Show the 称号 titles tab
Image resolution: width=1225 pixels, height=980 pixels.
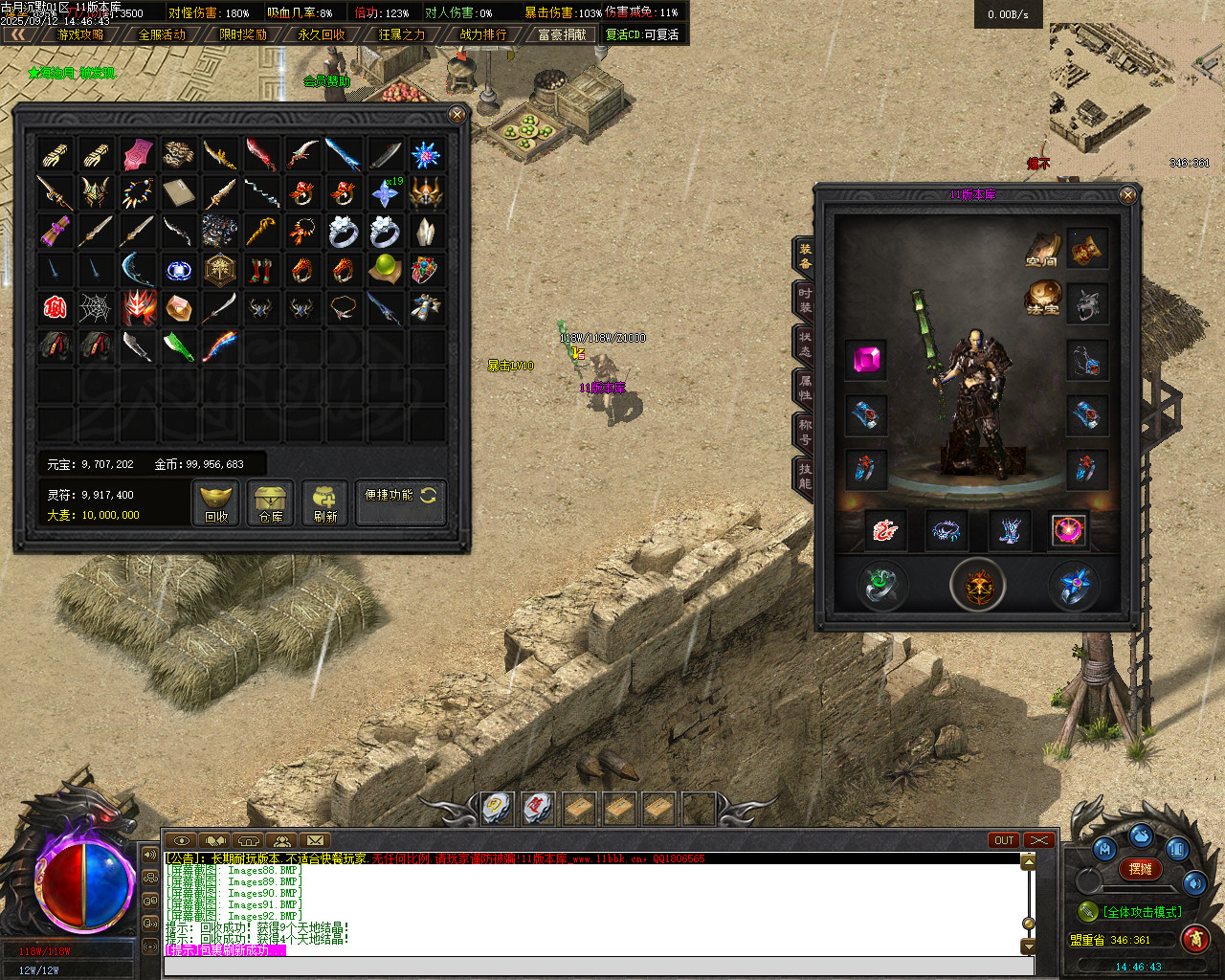point(805,432)
